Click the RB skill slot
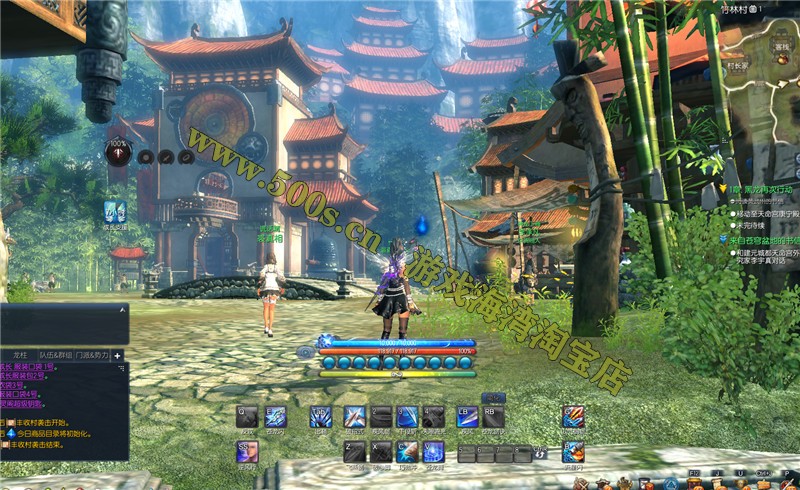This screenshot has width=800, height=490. (493, 417)
